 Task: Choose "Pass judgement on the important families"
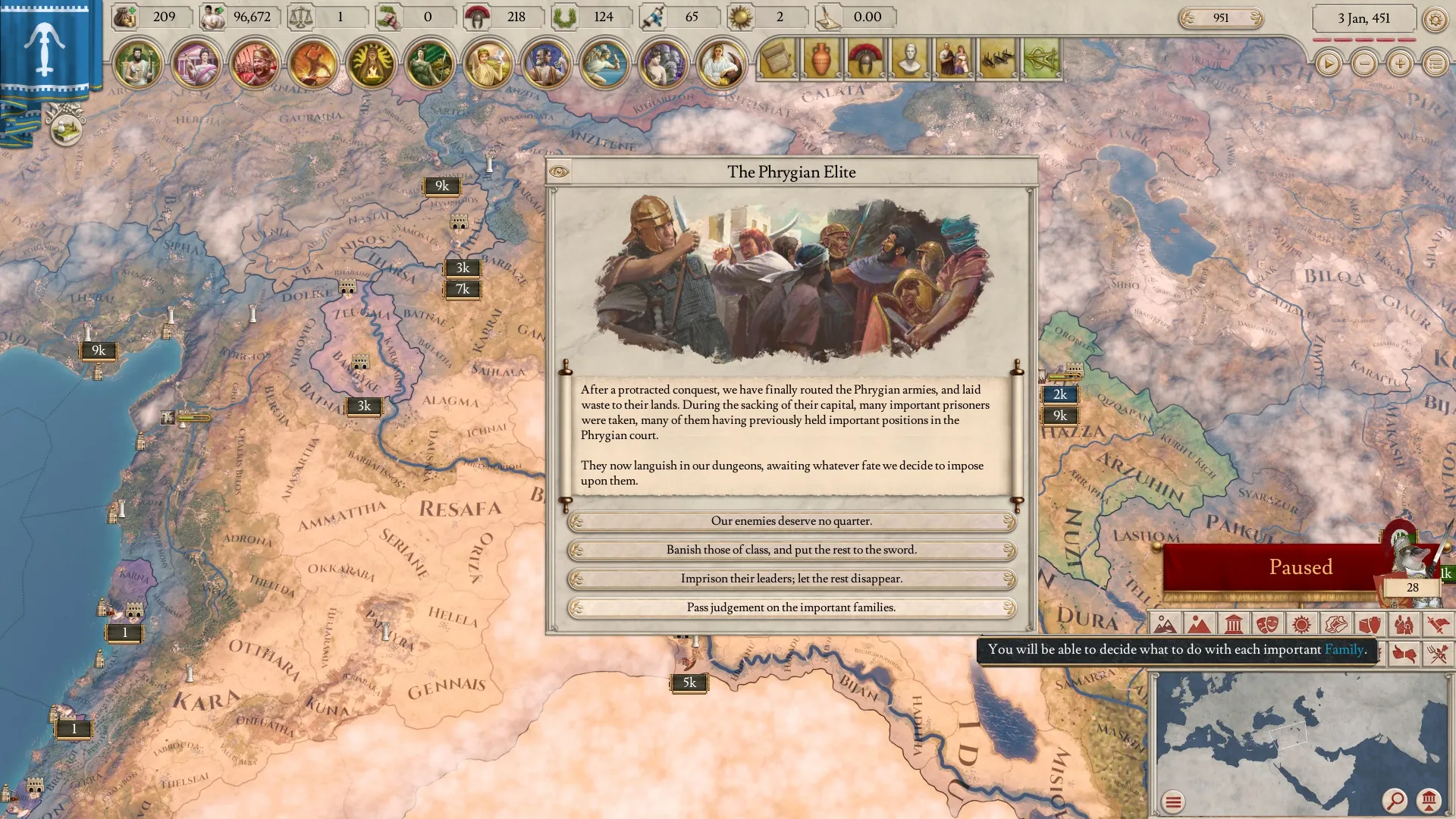[791, 607]
